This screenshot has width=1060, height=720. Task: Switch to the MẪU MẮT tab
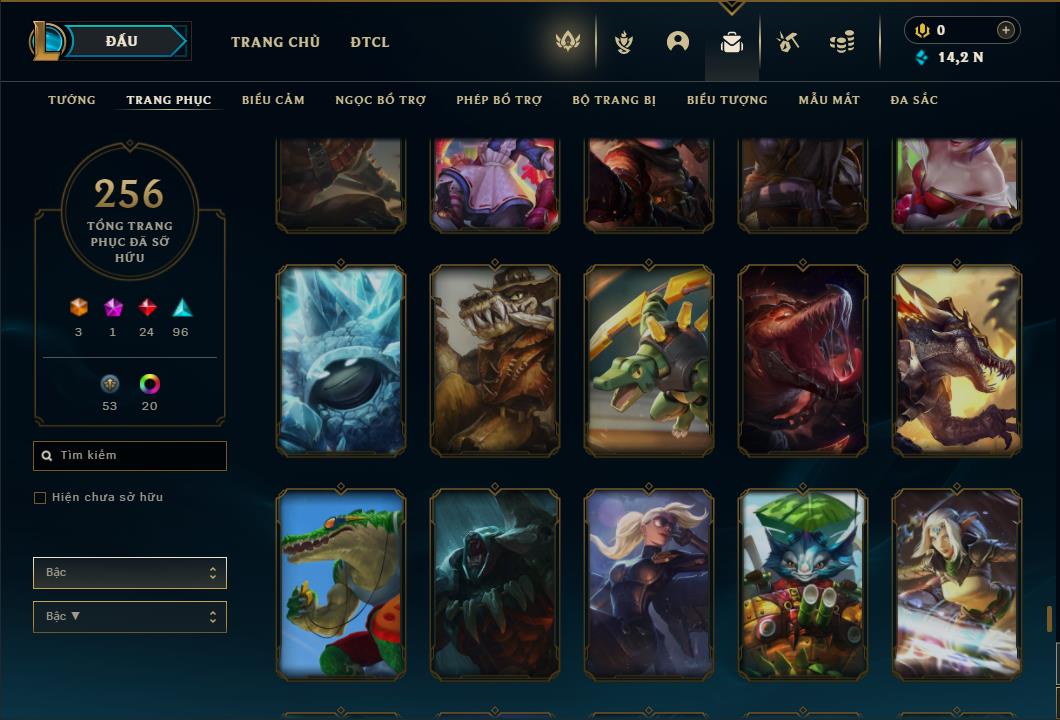(829, 100)
